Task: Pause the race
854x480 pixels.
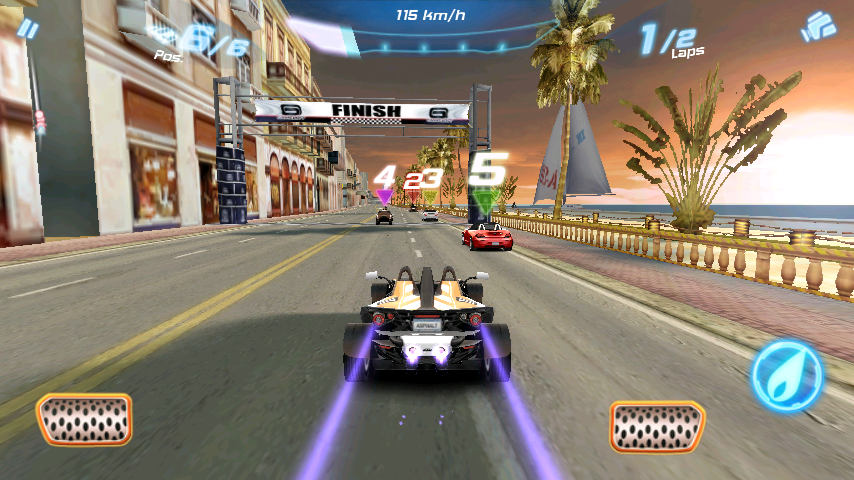Action: [x=29, y=29]
